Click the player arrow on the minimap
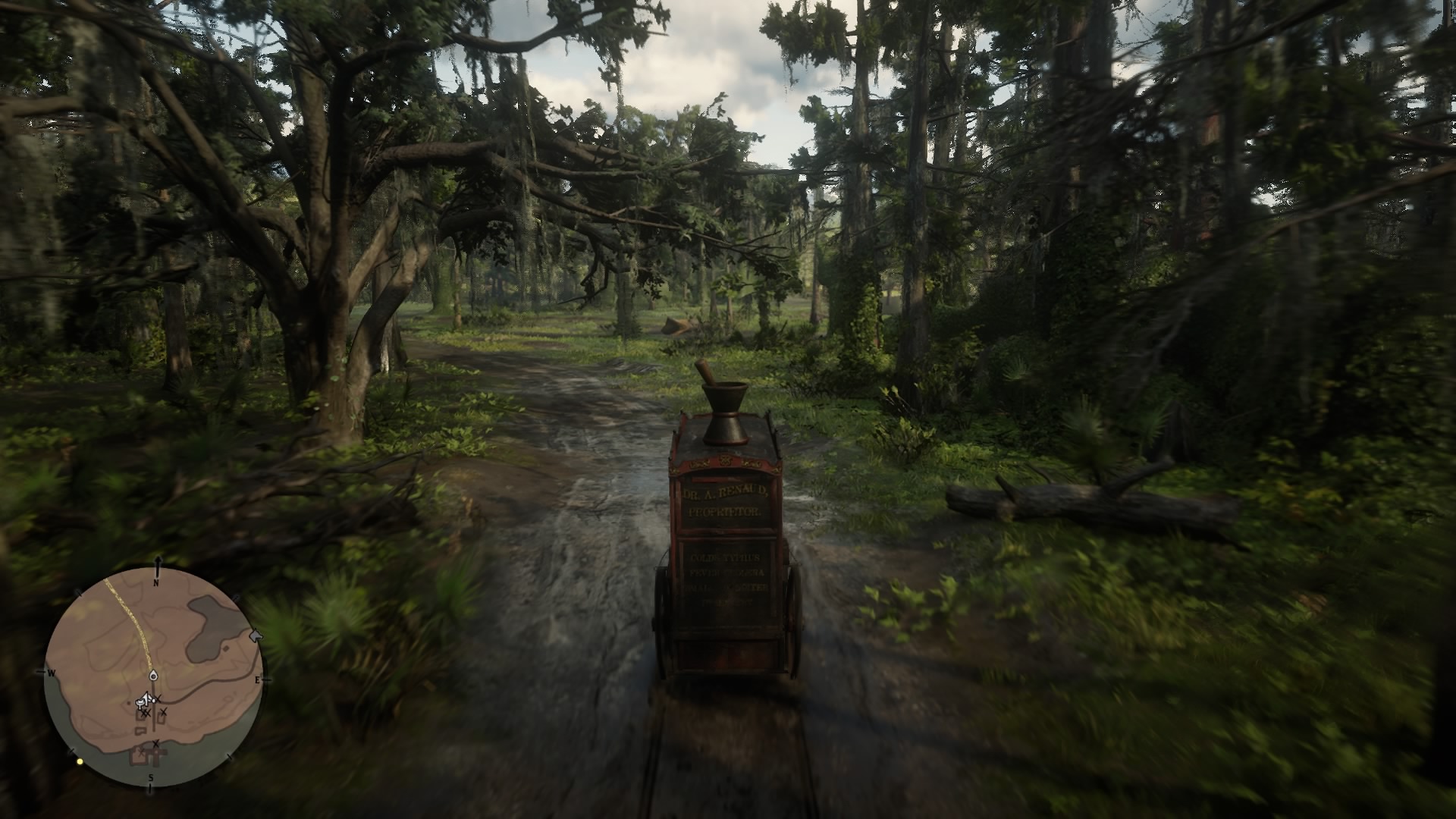Viewport: 1456px width, 819px height. point(146,698)
